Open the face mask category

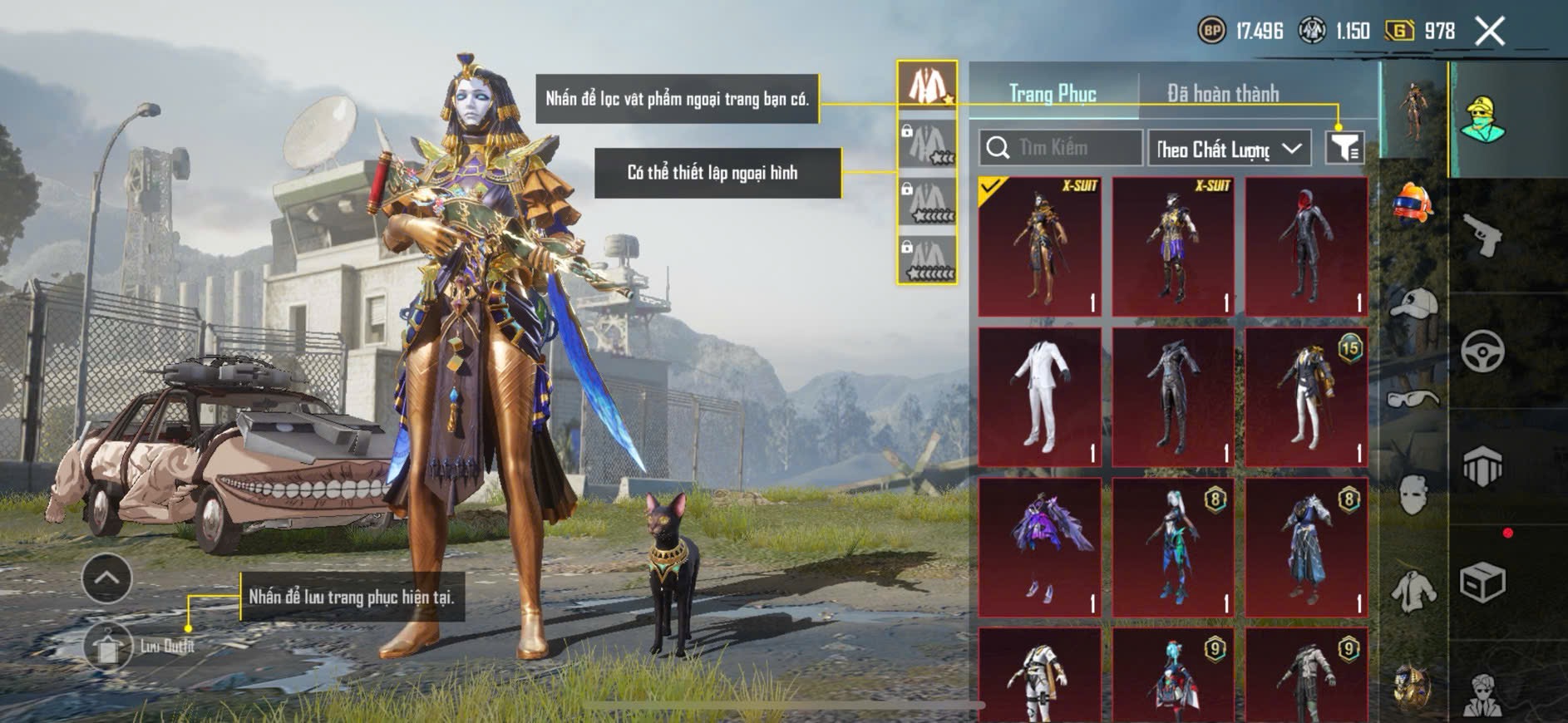click(x=1413, y=496)
